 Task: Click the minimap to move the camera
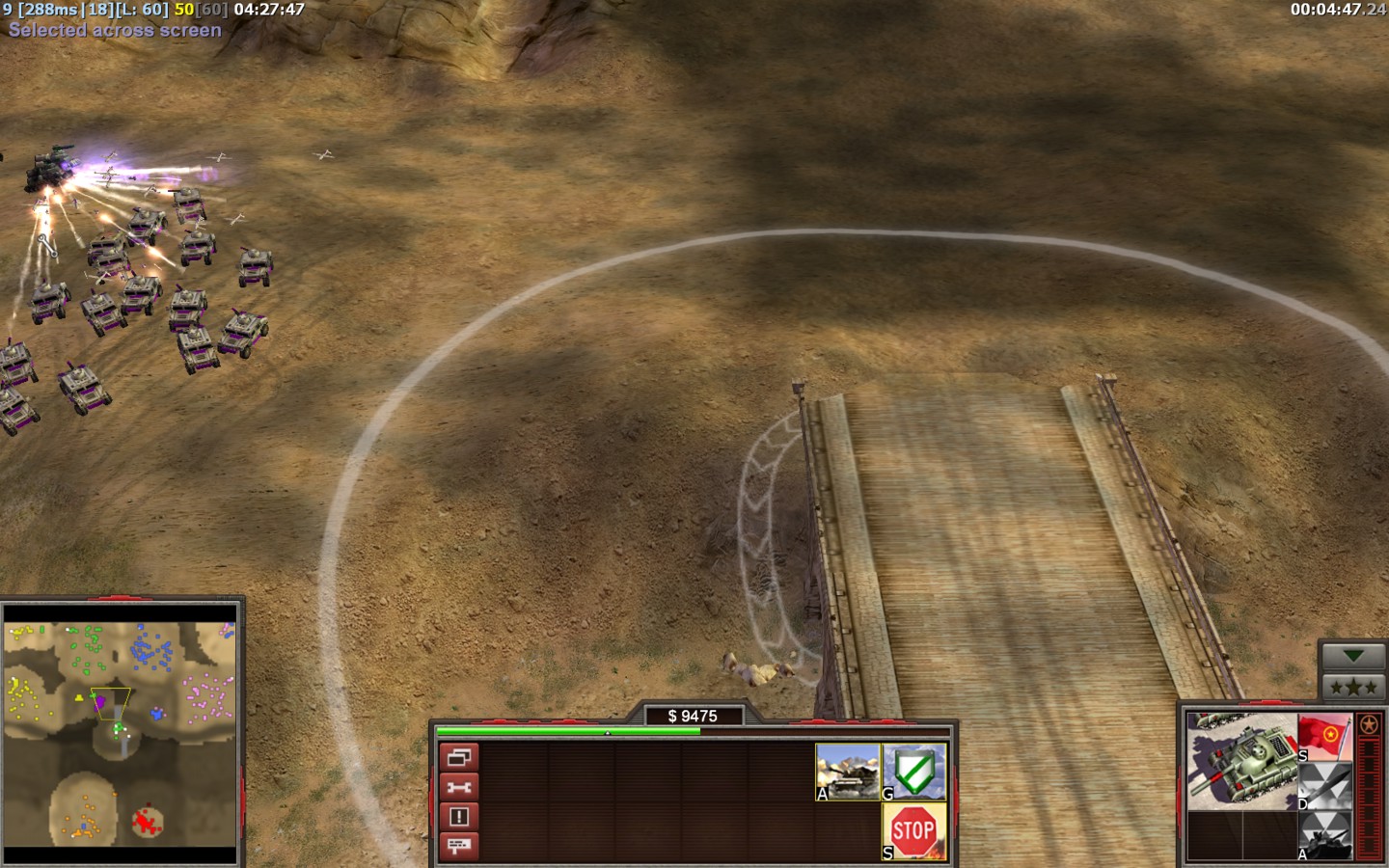coord(121,734)
